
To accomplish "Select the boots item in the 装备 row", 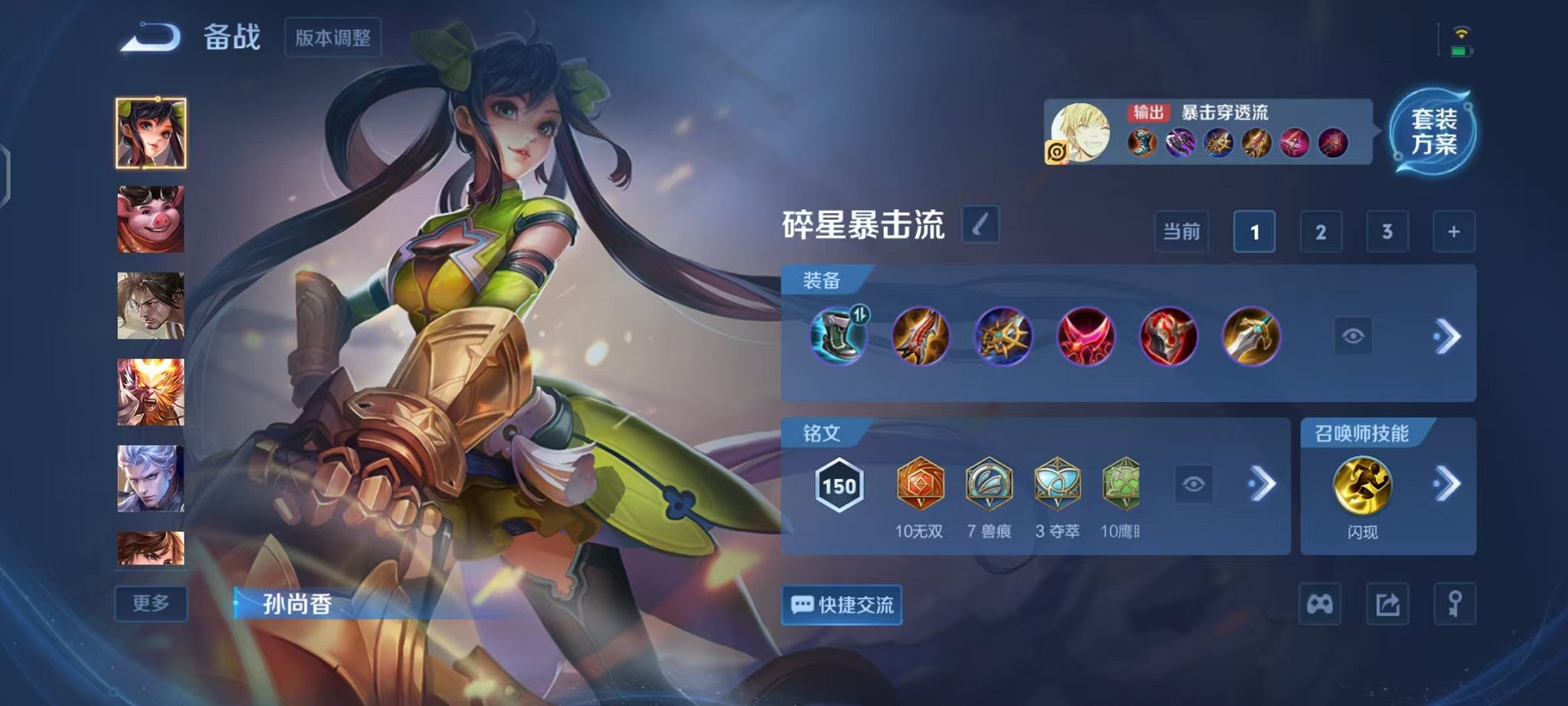I will click(837, 336).
